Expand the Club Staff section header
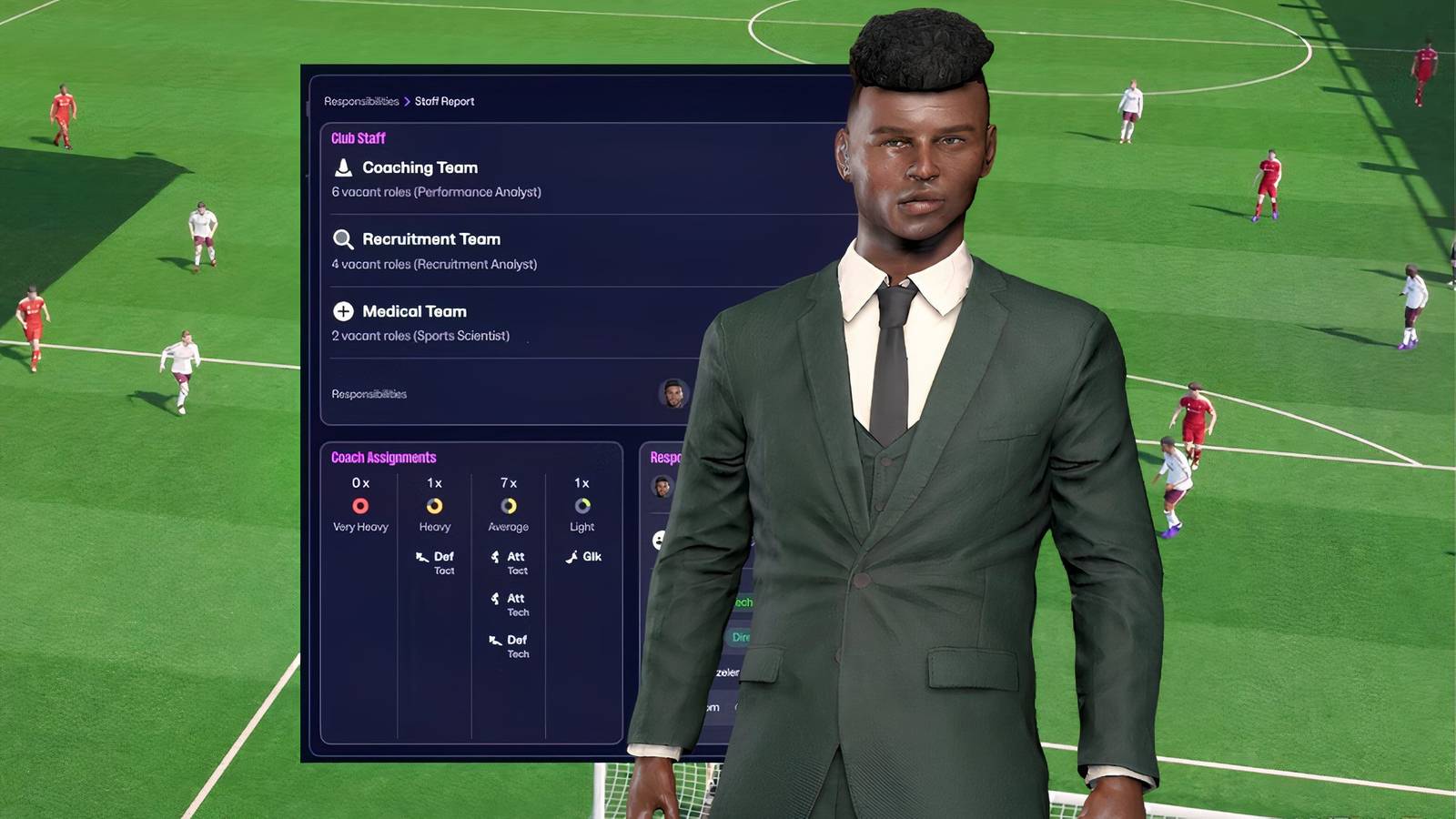The width and height of the screenshot is (1456, 819). point(359,138)
